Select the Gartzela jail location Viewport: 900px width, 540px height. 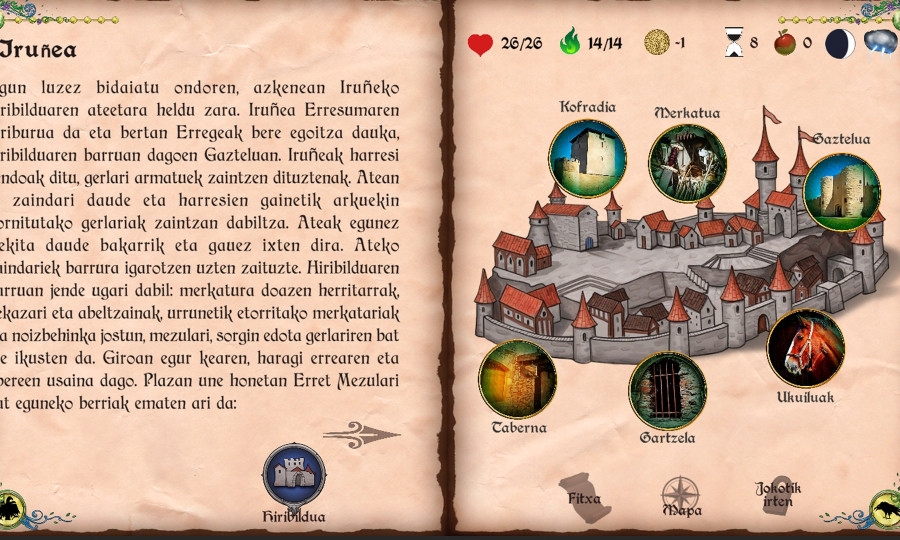click(667, 391)
